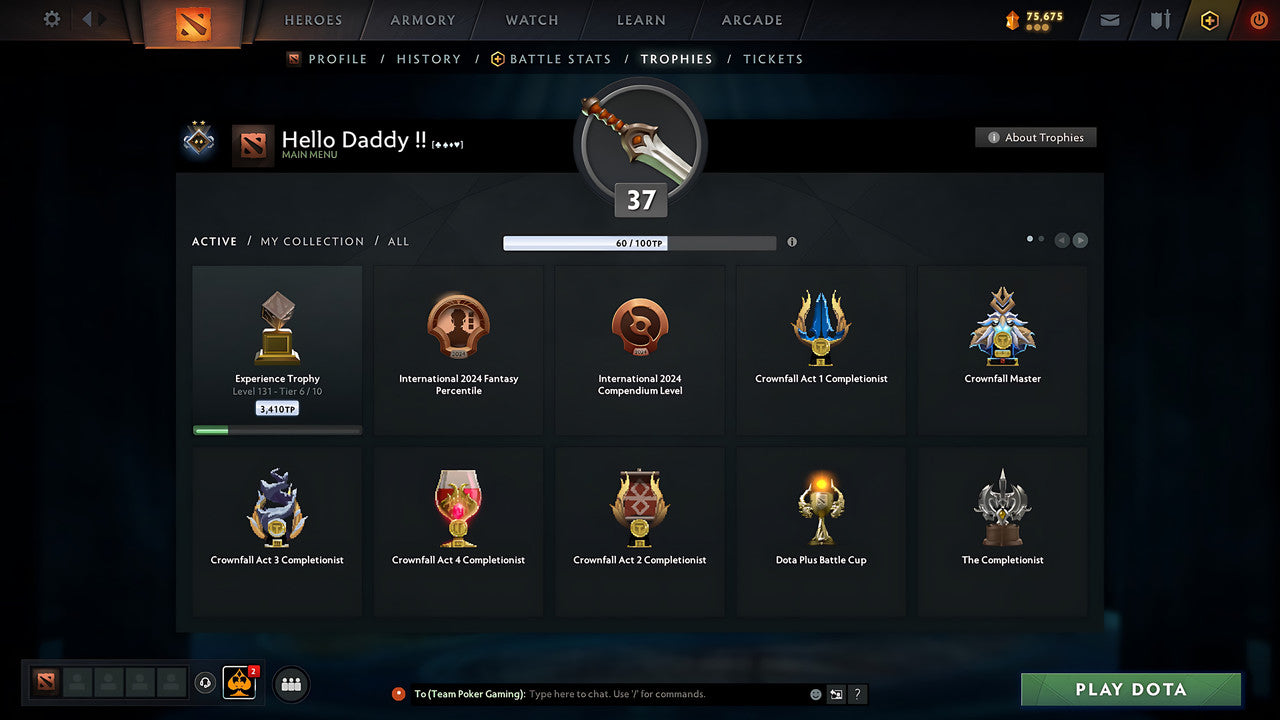Click the PLAY DOTA button
This screenshot has height=720, width=1280.
click(1130, 689)
